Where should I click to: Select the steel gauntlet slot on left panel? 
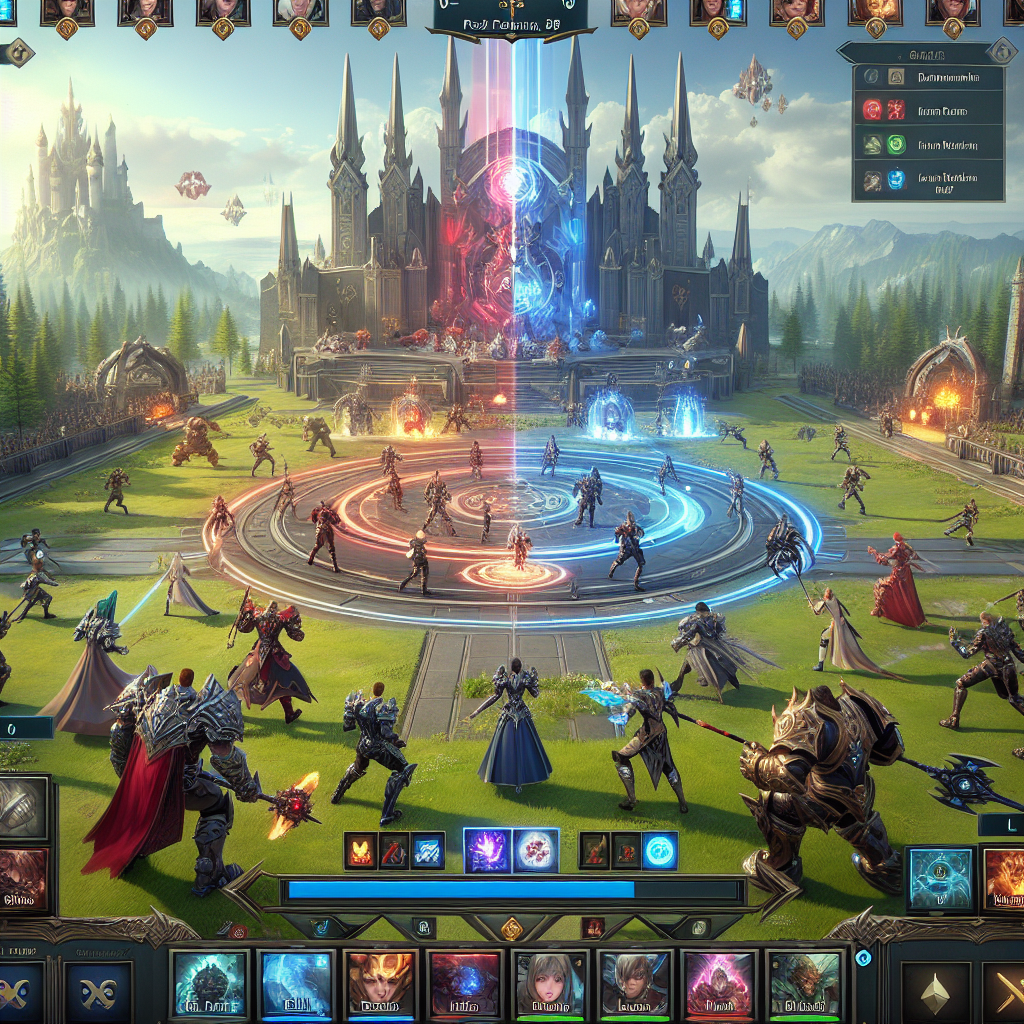[x=22, y=807]
